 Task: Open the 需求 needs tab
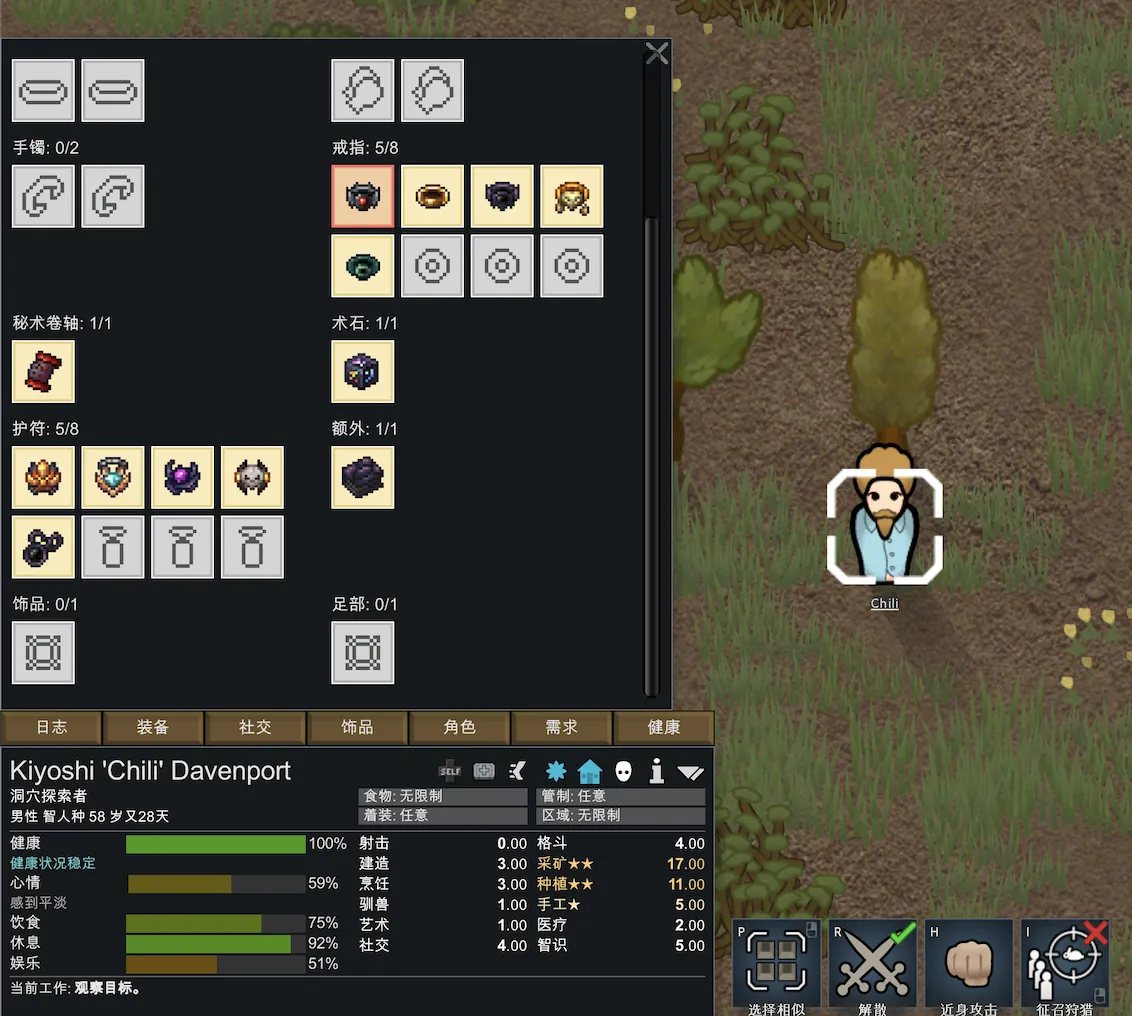tap(561, 728)
